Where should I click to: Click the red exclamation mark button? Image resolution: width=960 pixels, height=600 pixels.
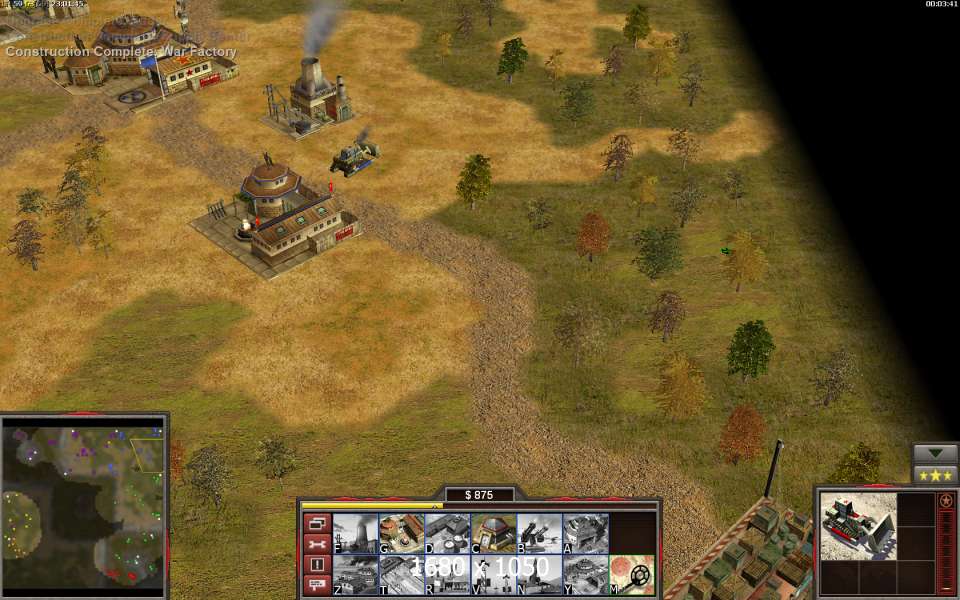pyautogui.click(x=316, y=564)
